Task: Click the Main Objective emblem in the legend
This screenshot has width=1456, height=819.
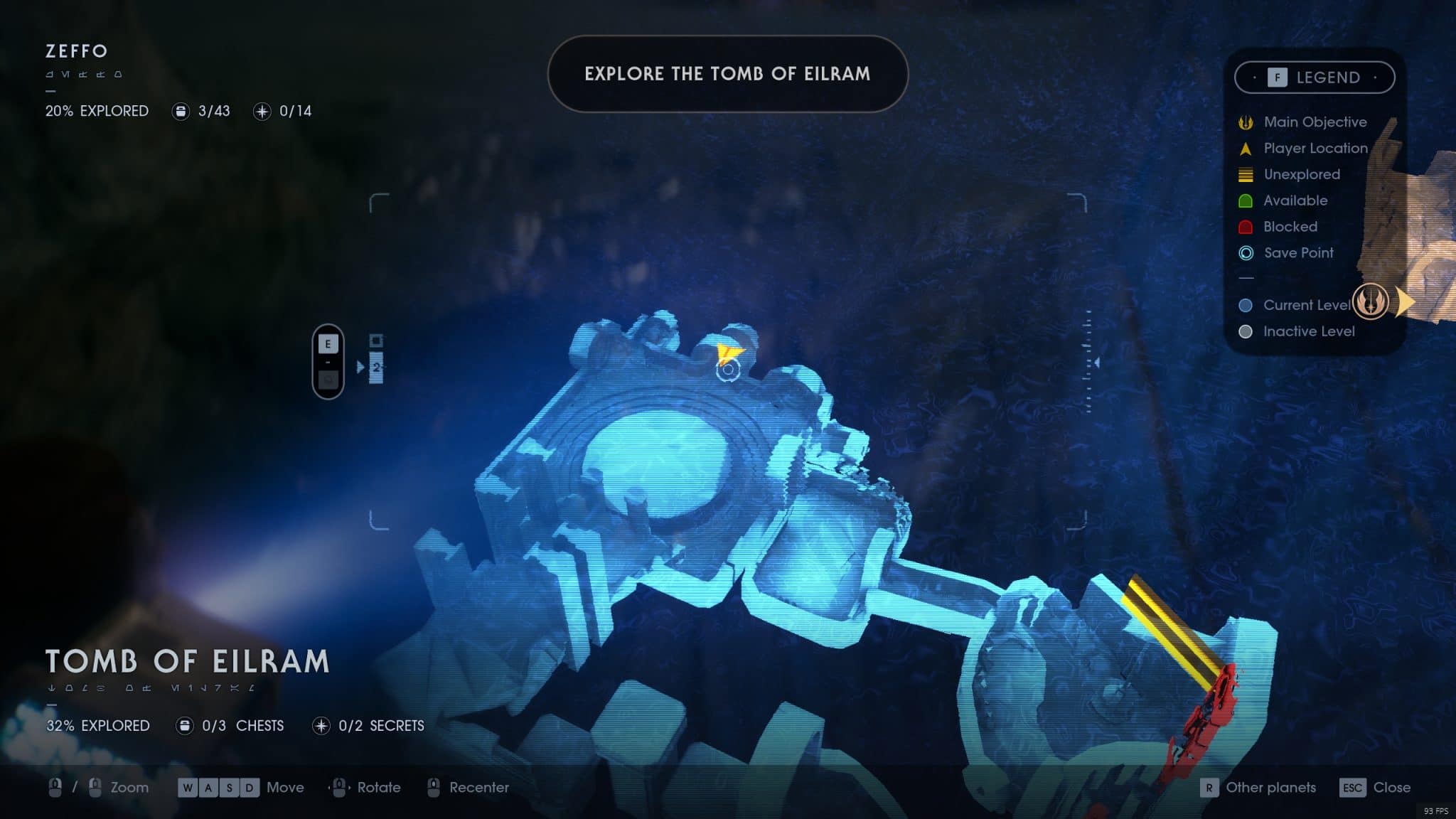Action: click(1244, 122)
